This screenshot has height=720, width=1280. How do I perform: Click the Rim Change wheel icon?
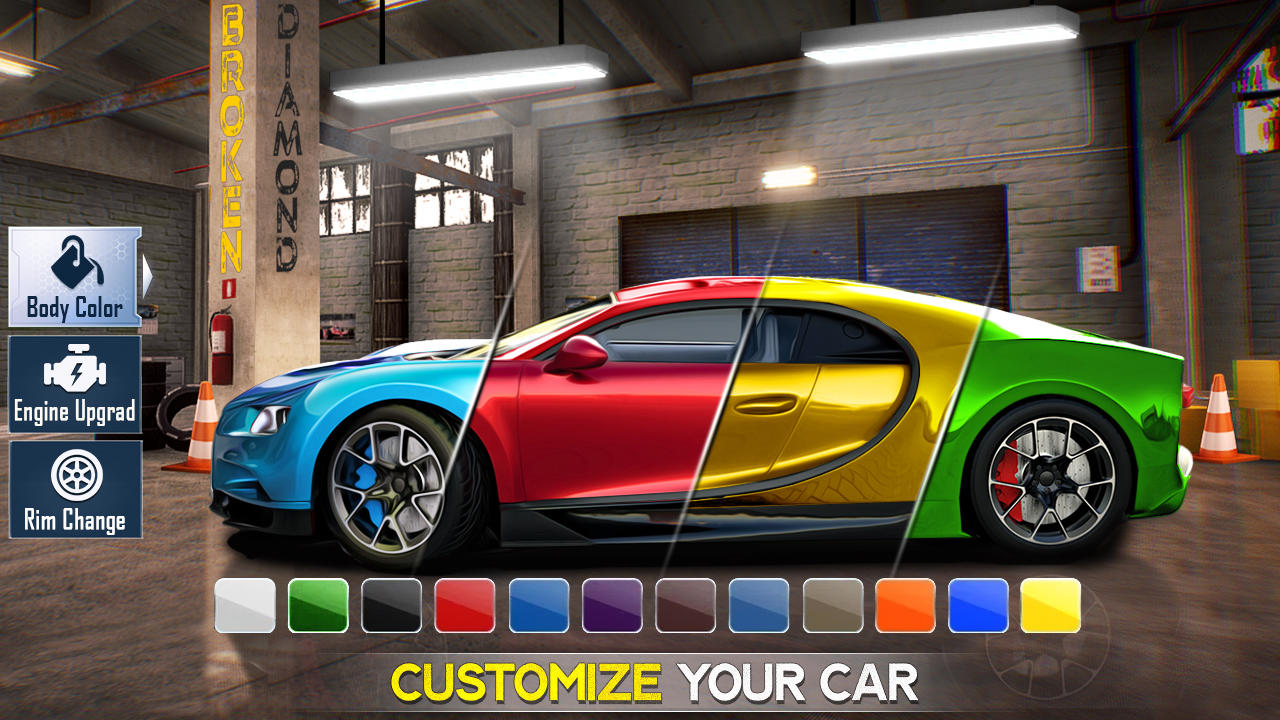(75, 475)
